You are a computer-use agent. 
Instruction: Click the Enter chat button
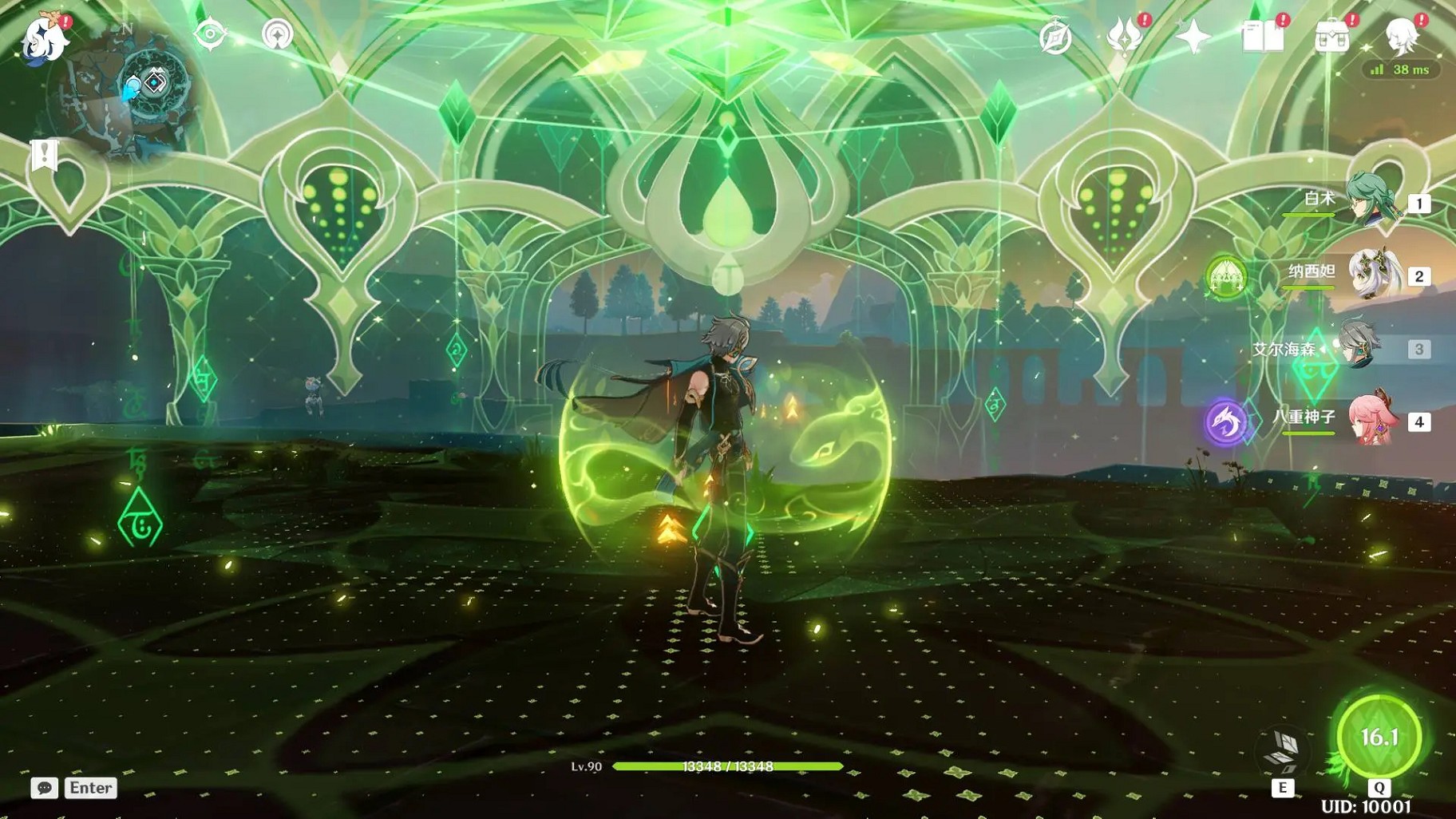click(90, 788)
